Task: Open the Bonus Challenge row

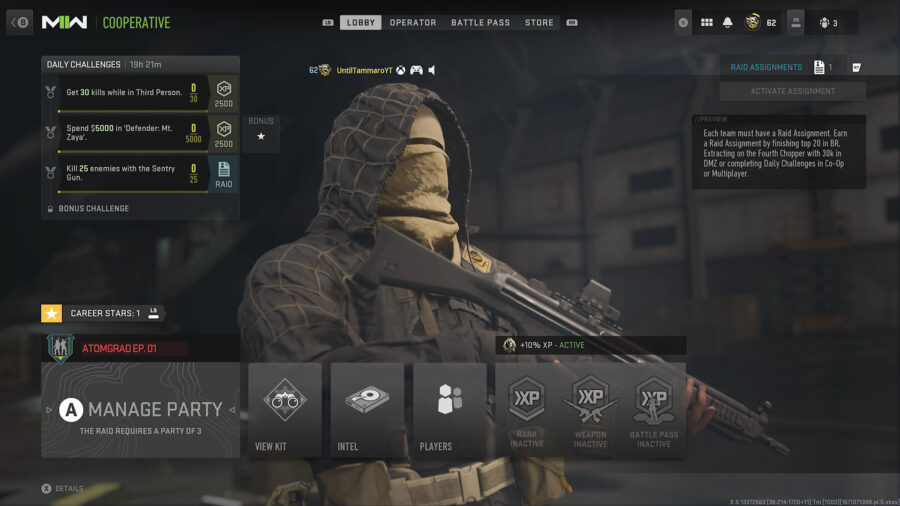Action: [x=93, y=208]
